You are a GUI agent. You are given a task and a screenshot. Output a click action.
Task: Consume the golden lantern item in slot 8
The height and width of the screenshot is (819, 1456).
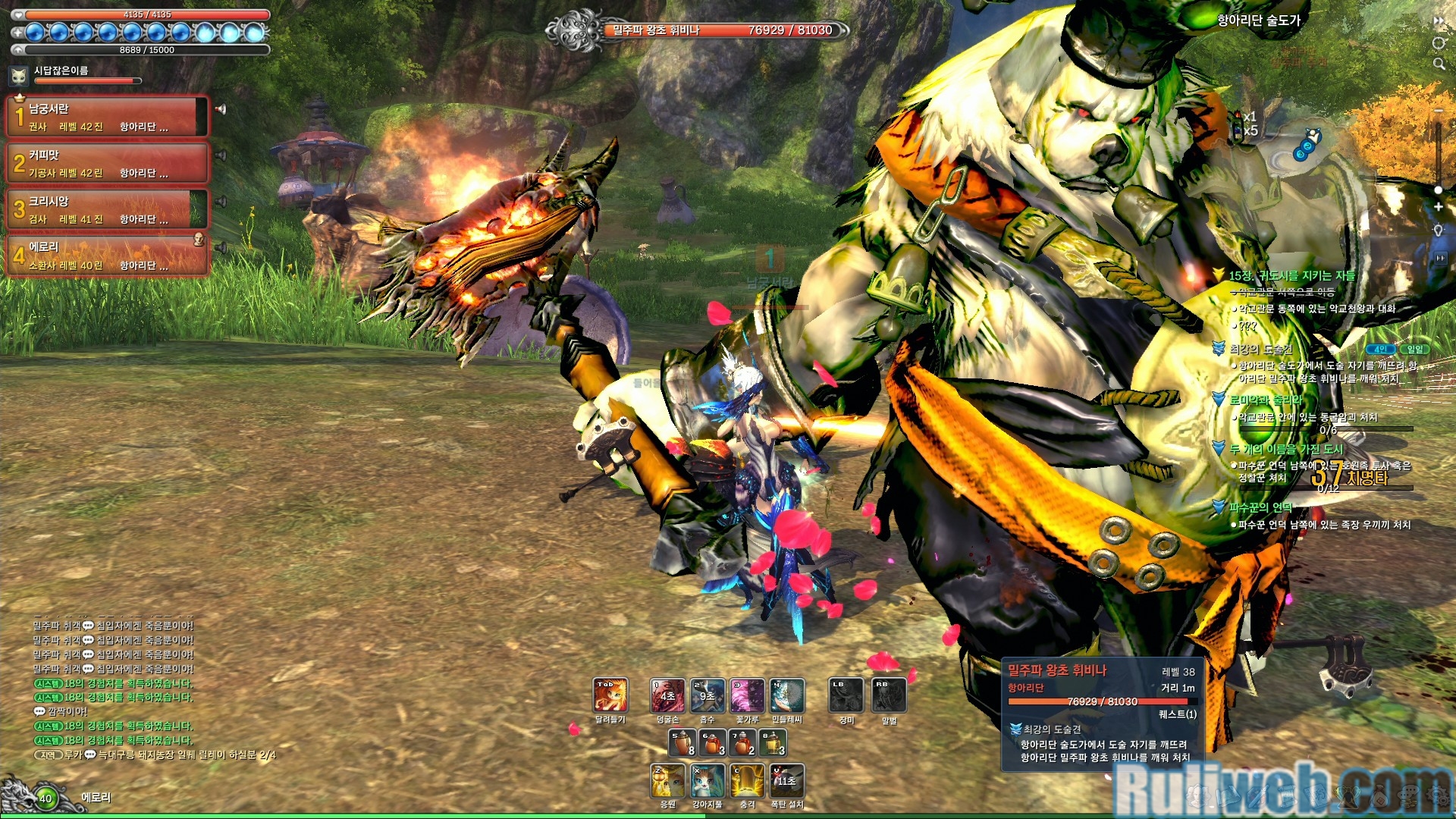(773, 743)
